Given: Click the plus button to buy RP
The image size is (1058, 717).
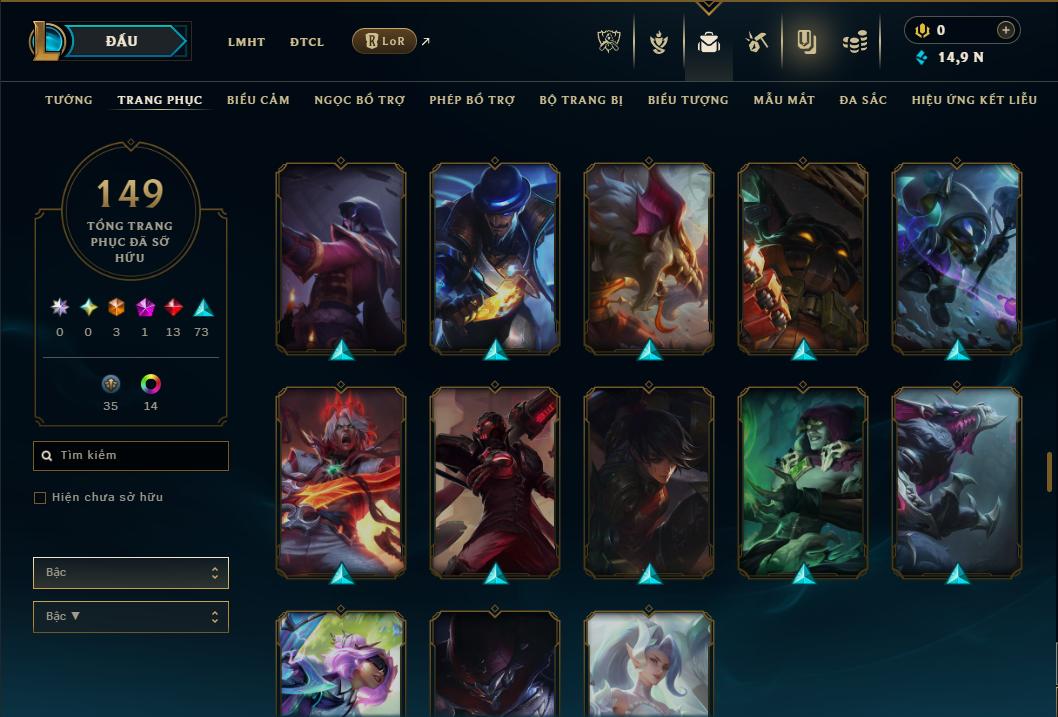Looking at the screenshot, I should pos(1006,30).
